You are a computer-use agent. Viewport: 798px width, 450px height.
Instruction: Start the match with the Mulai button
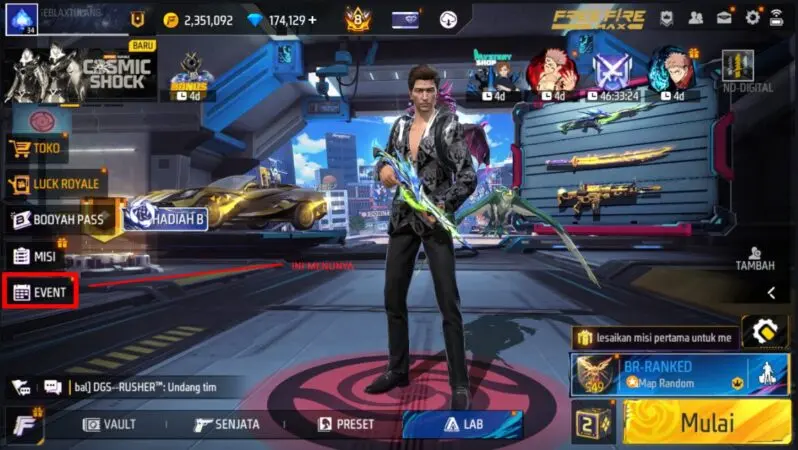[707, 422]
